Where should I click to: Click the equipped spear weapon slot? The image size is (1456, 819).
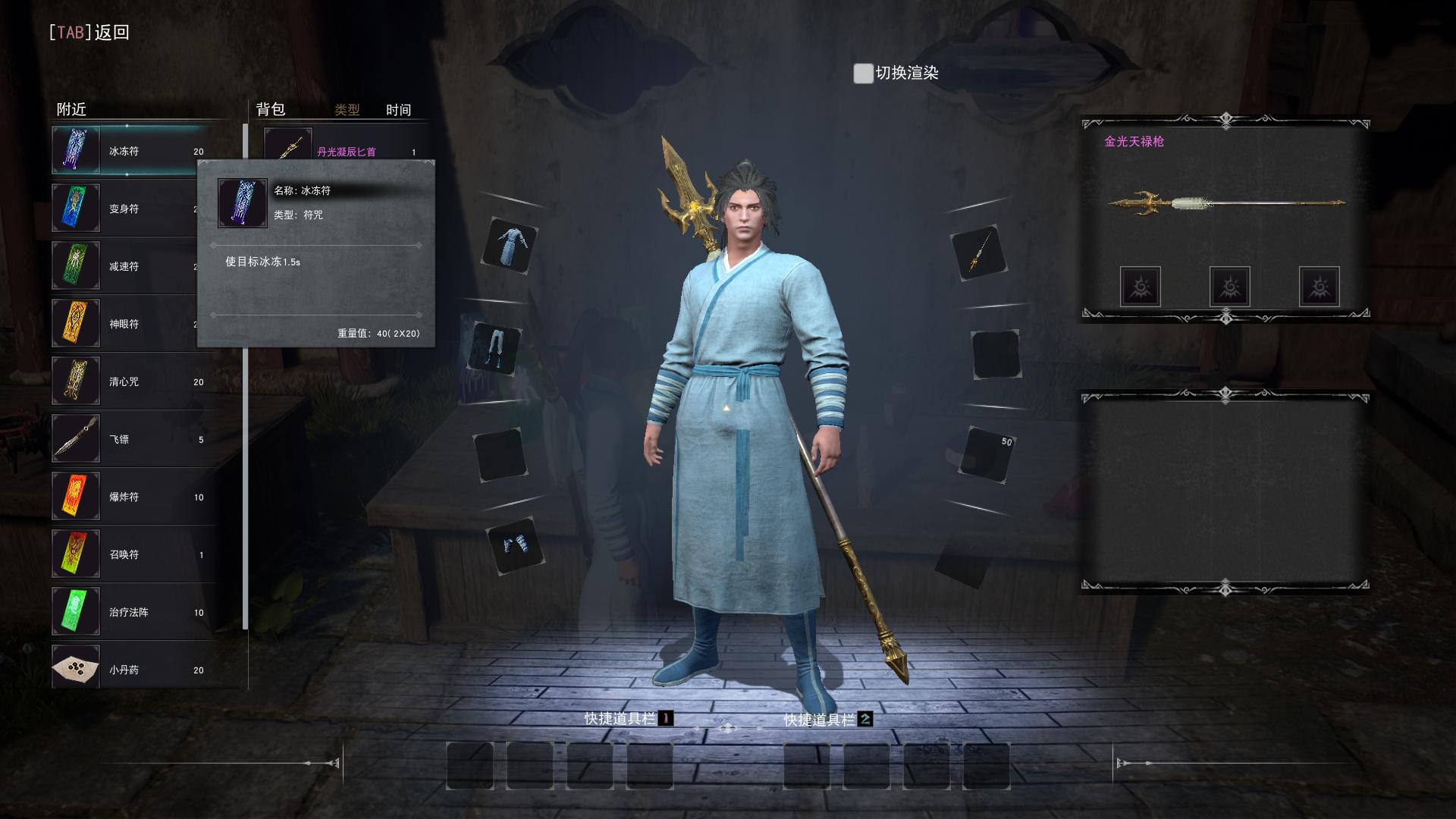[x=978, y=253]
